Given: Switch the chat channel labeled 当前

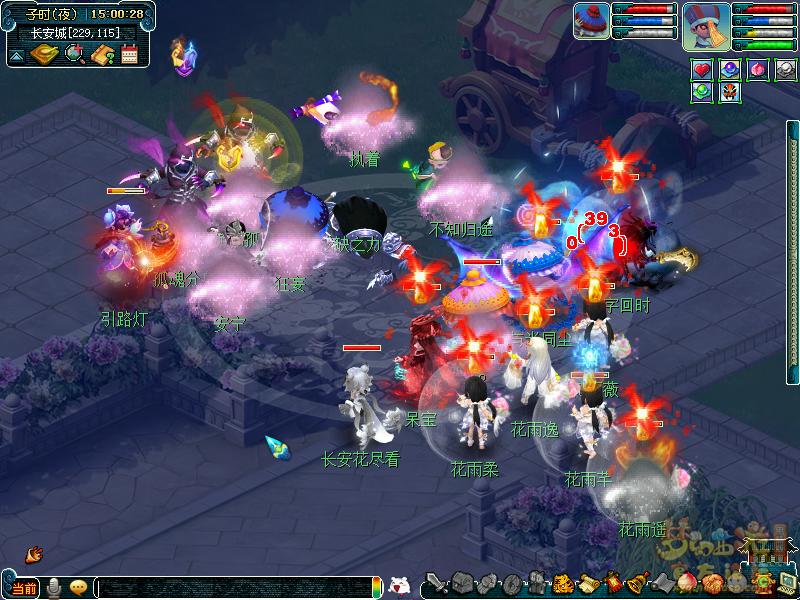Looking at the screenshot, I should click(x=24, y=588).
